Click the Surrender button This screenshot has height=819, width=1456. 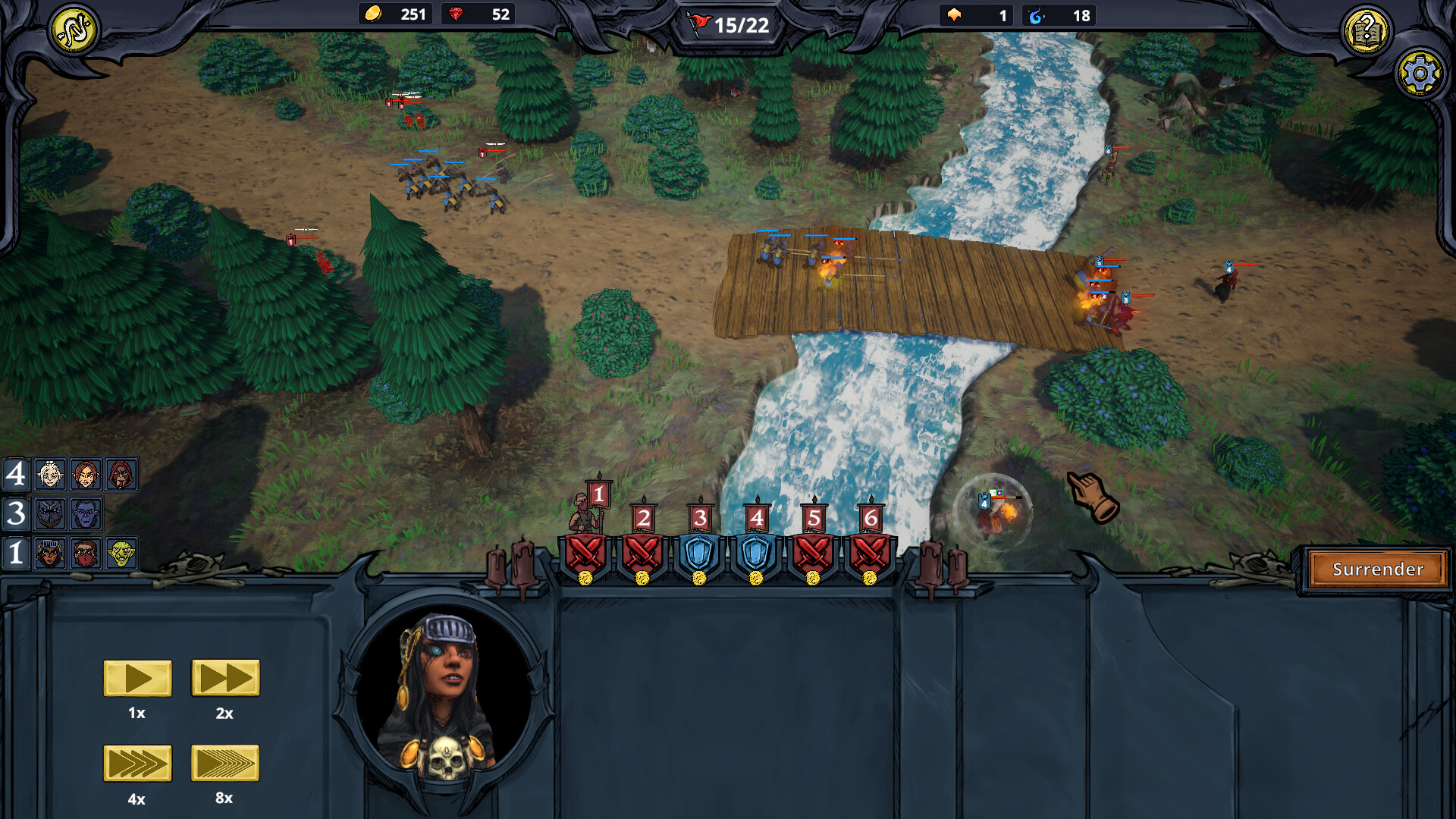tap(1376, 569)
